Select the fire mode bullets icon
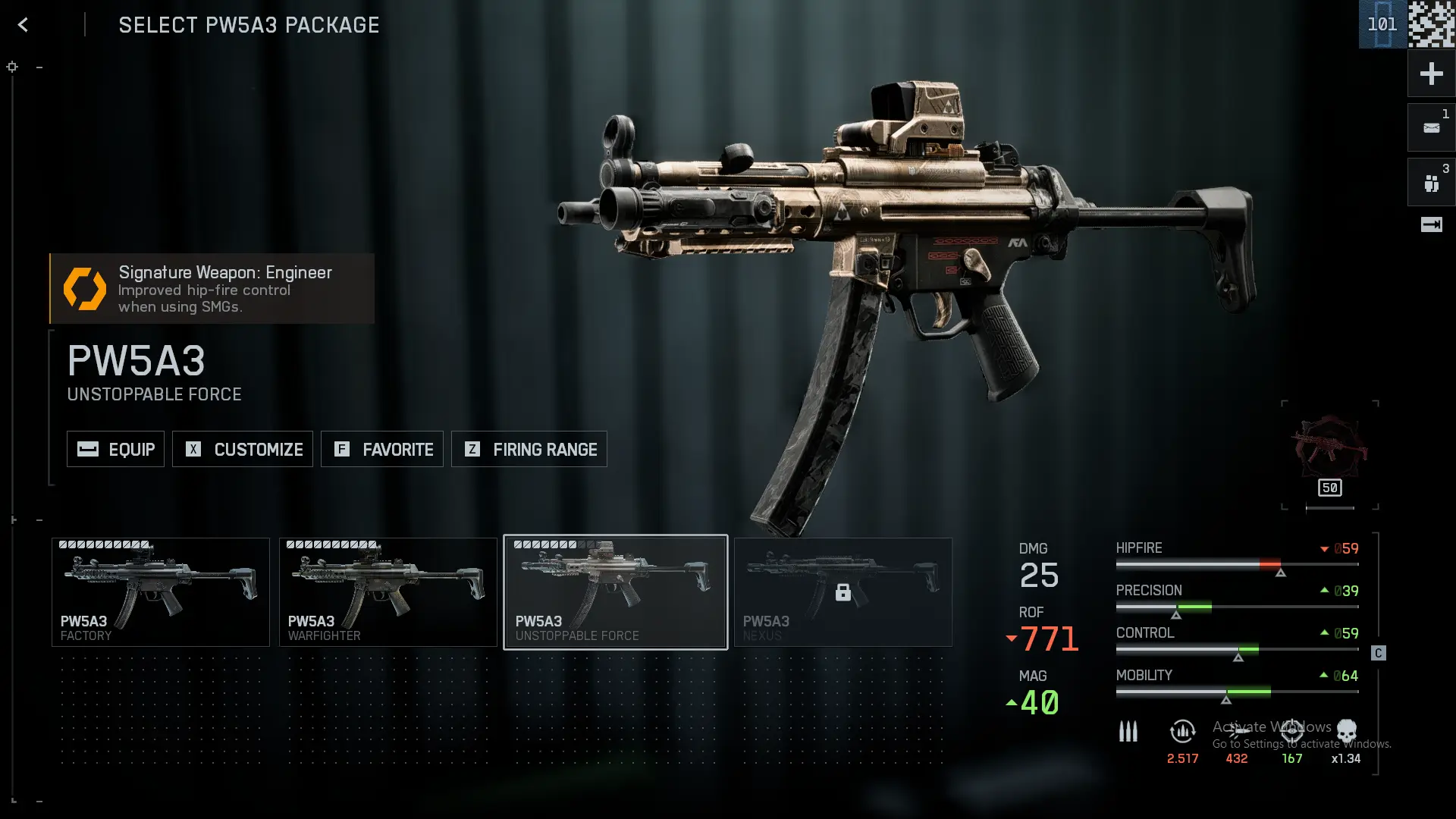Viewport: 1456px width, 819px height. click(x=1128, y=732)
